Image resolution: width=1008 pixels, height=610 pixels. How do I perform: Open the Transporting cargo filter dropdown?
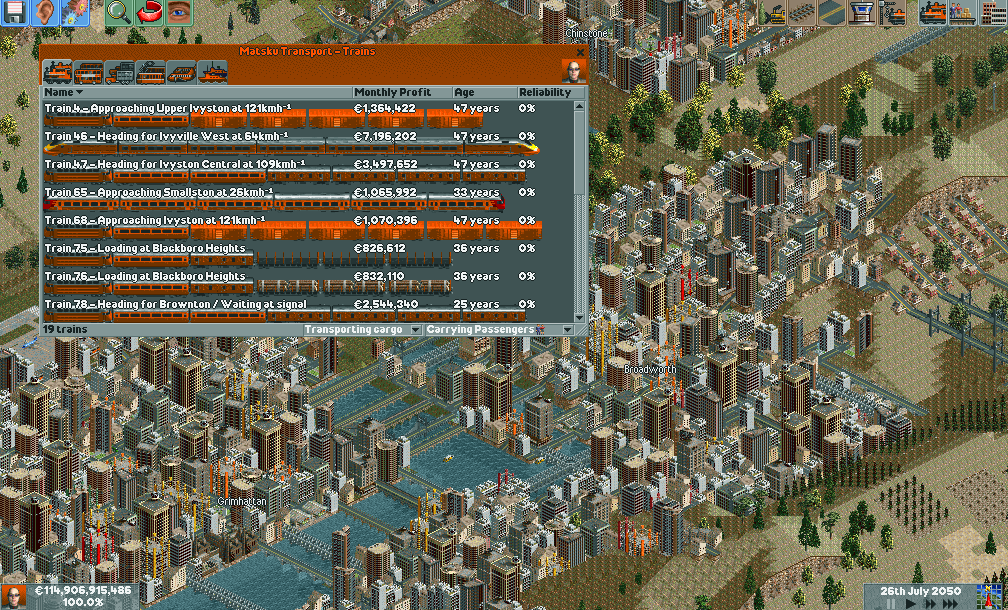(363, 329)
